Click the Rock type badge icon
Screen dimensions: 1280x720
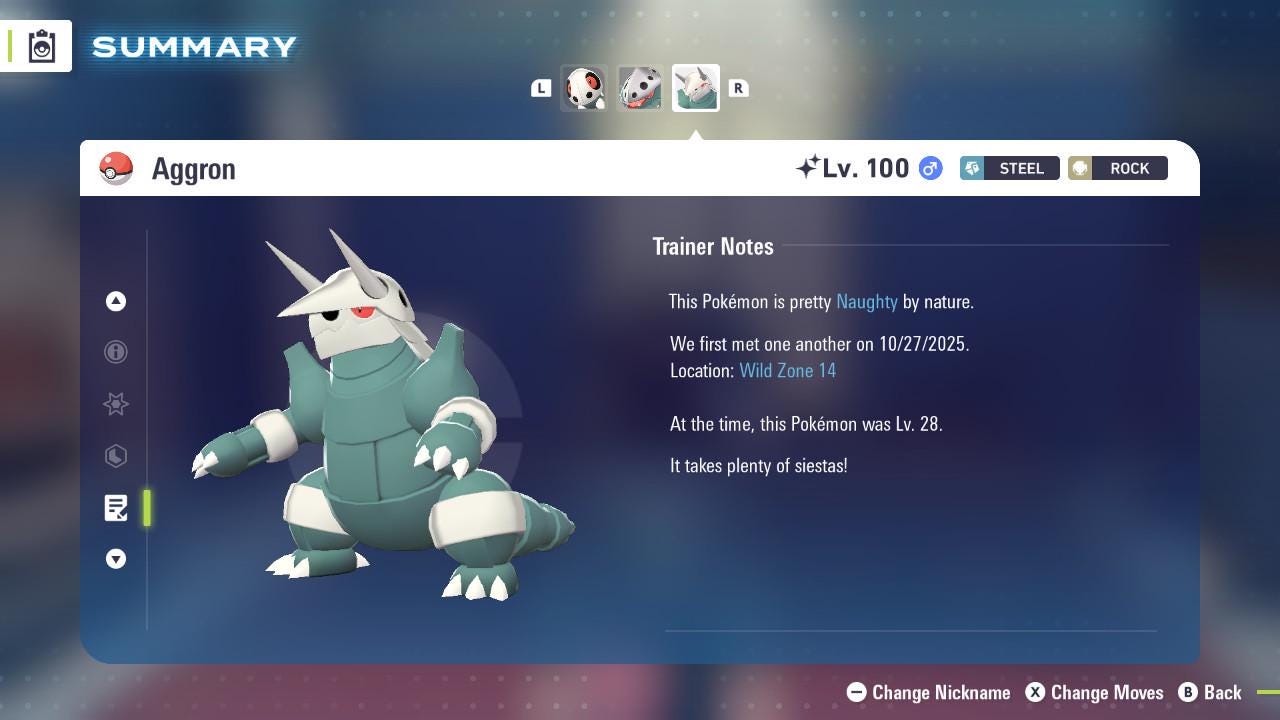pyautogui.click(x=1079, y=168)
